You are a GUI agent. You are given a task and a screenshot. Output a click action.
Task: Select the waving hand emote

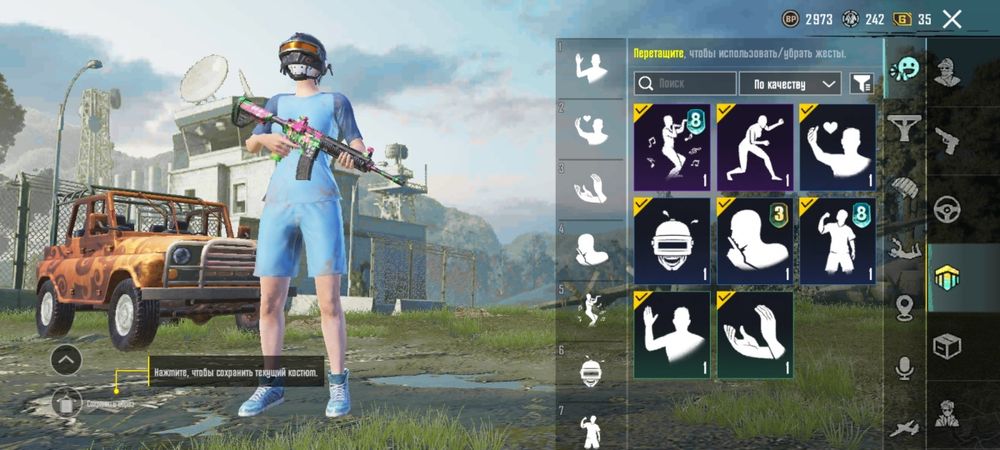[x=672, y=334]
